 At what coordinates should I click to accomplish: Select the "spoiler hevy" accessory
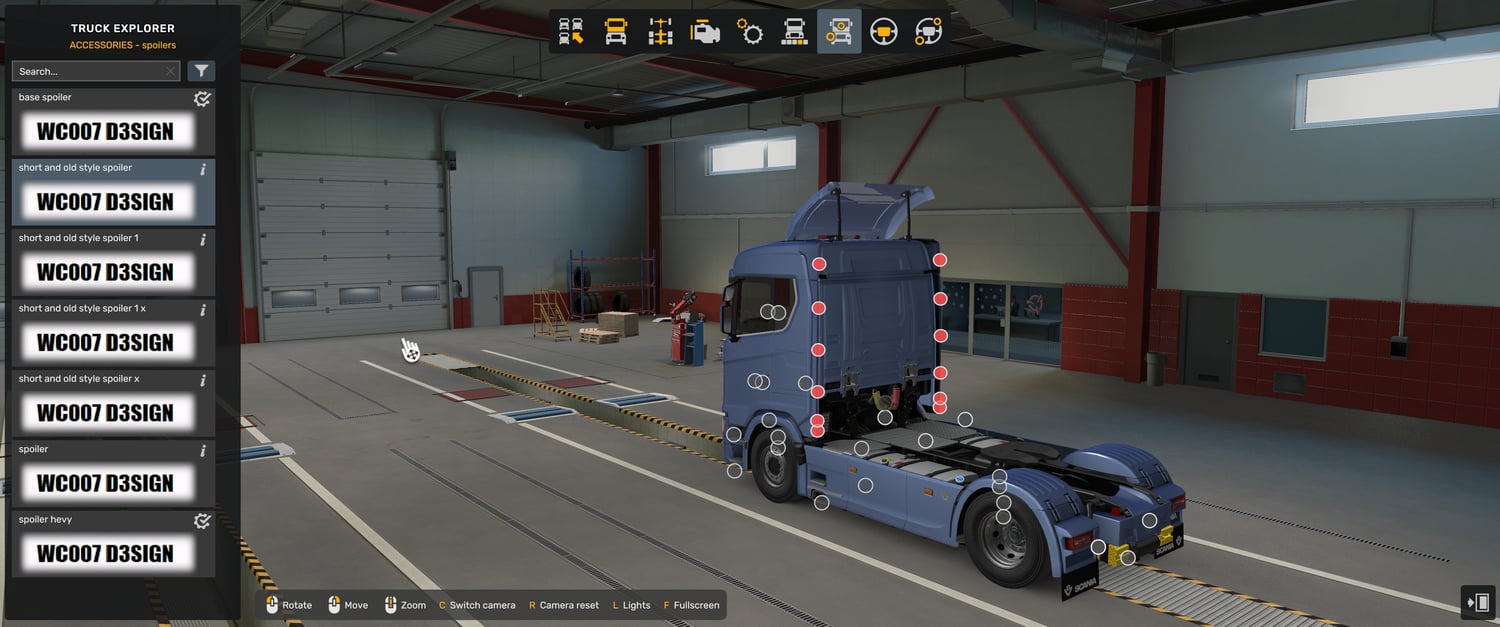coord(105,544)
